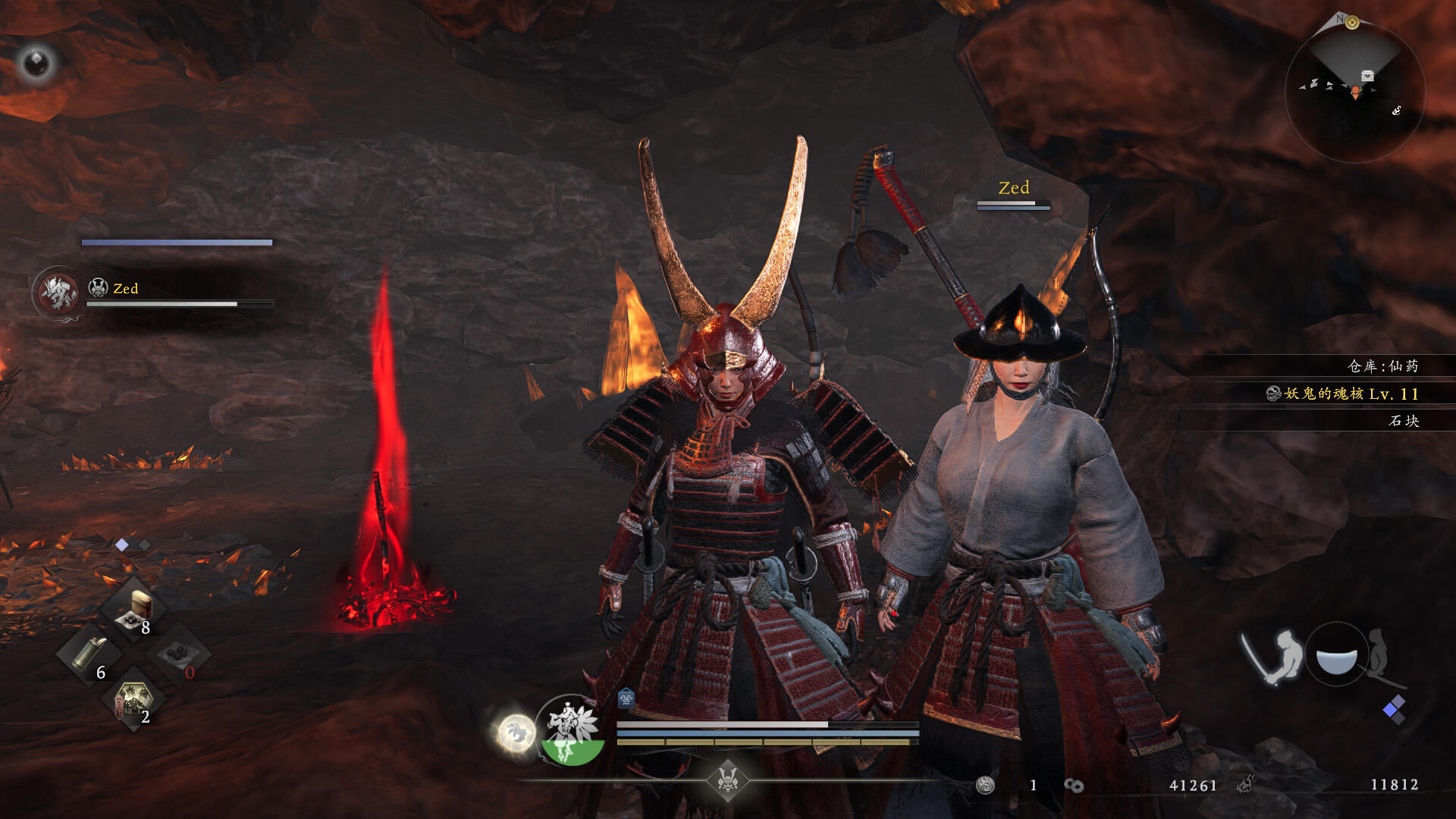1456x819 pixels.
Task: Choose the illustrated scroll slot holding 2
Action: point(133,699)
